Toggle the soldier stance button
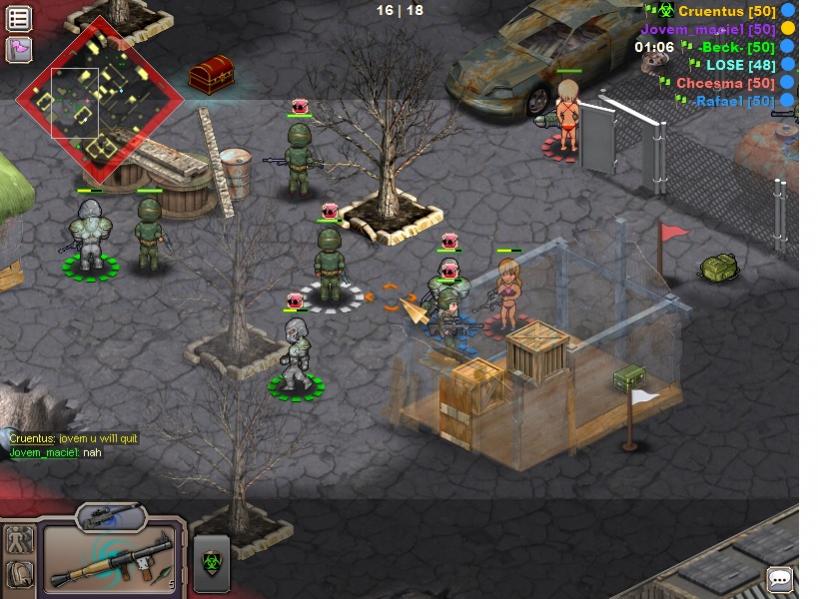 19,541
